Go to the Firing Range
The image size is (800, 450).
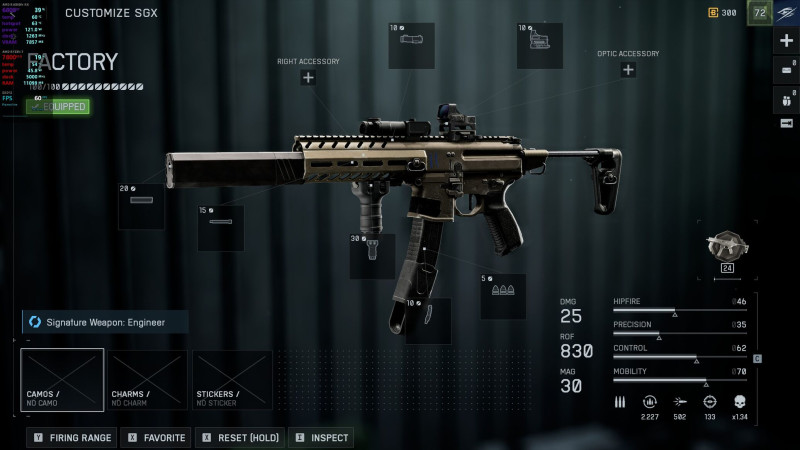click(72, 438)
